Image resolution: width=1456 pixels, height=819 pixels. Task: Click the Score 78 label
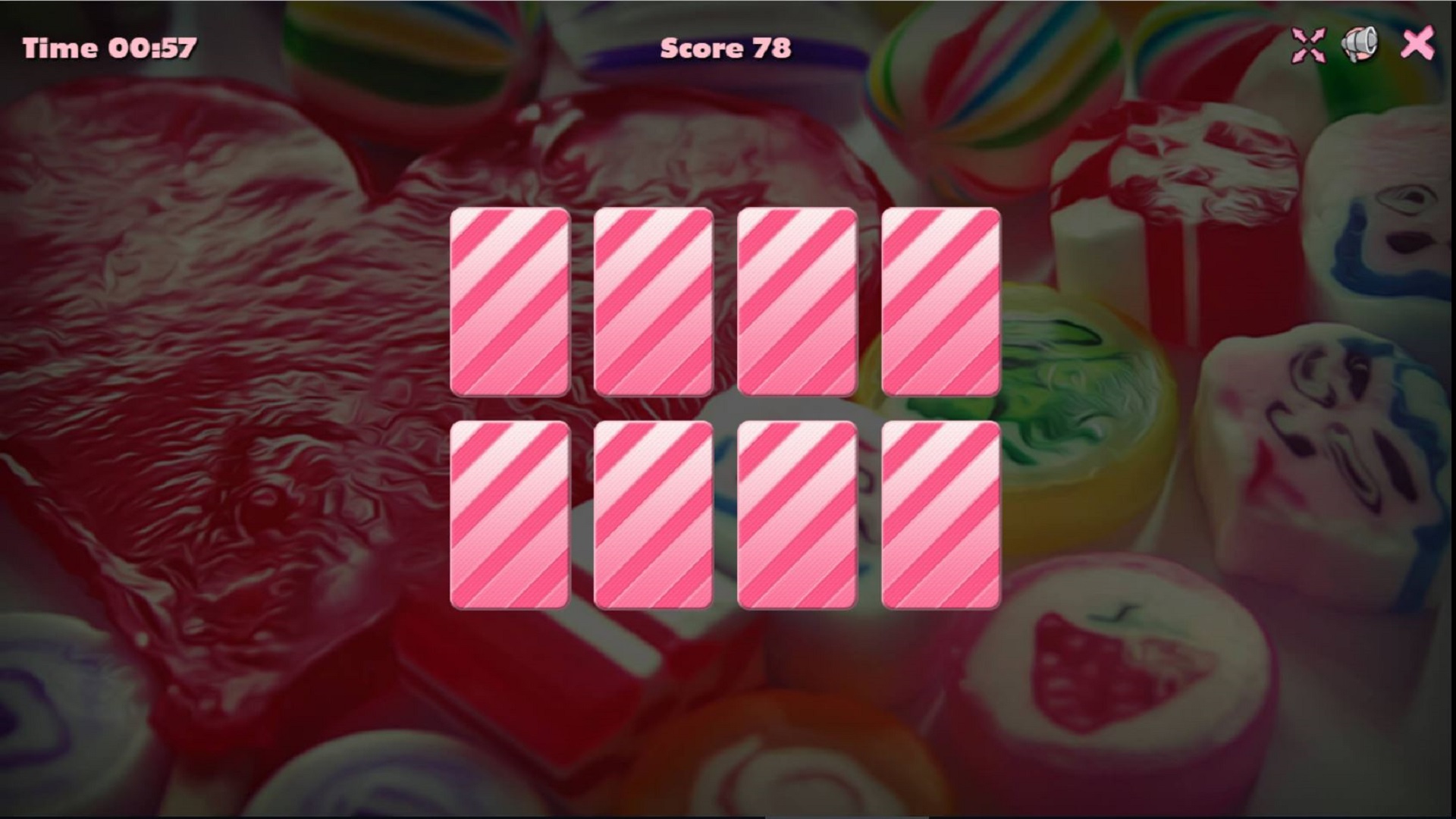[726, 48]
